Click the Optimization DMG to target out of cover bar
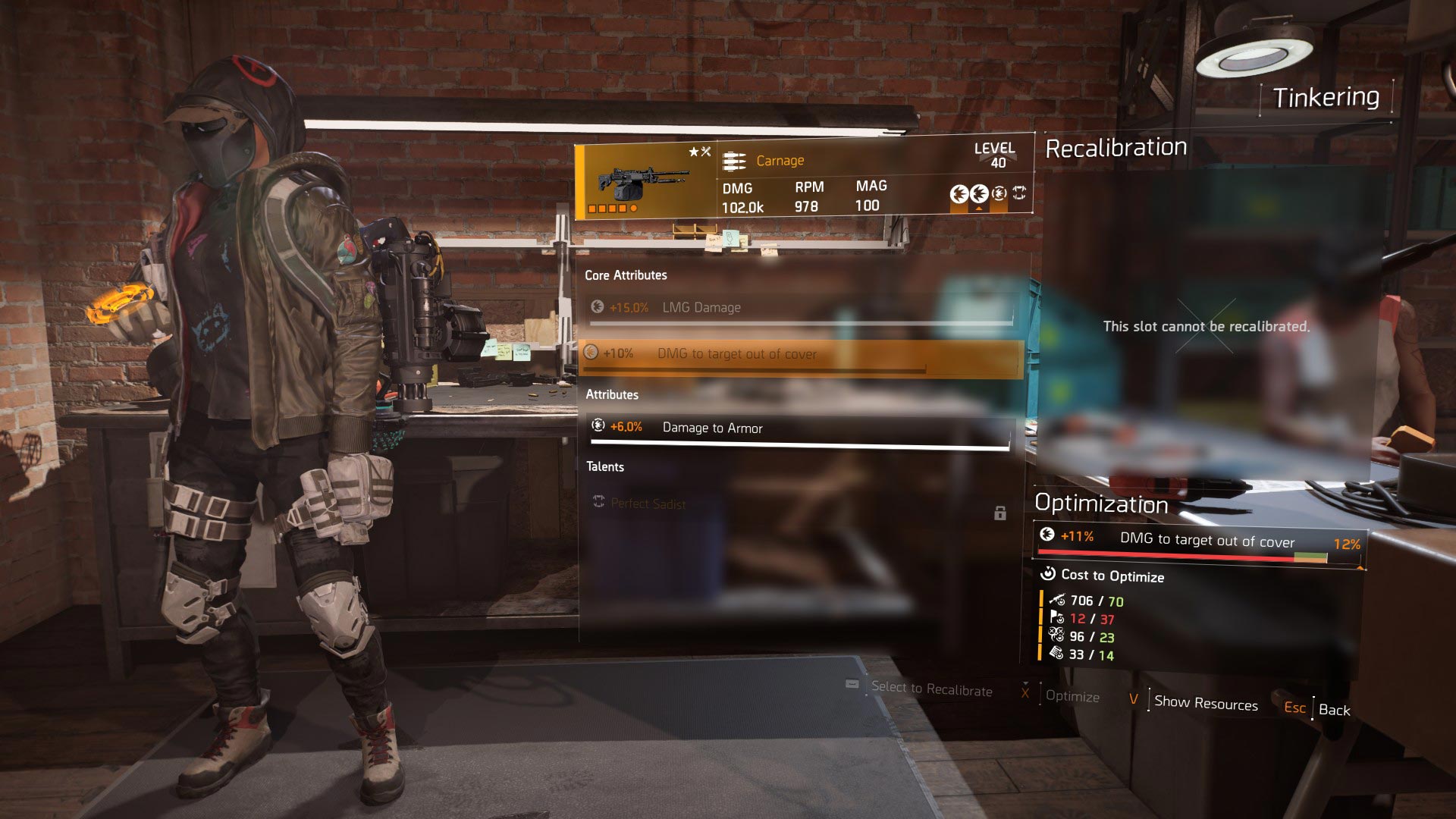 coord(1200,541)
